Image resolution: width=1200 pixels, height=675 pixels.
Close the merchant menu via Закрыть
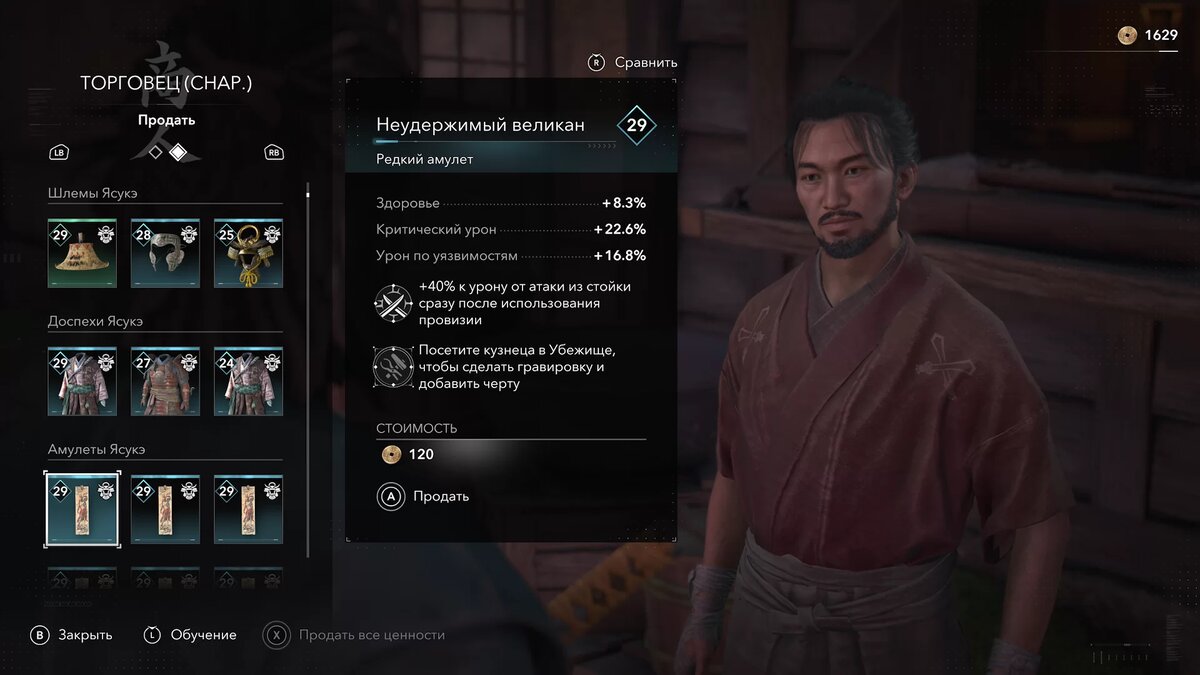(x=72, y=635)
